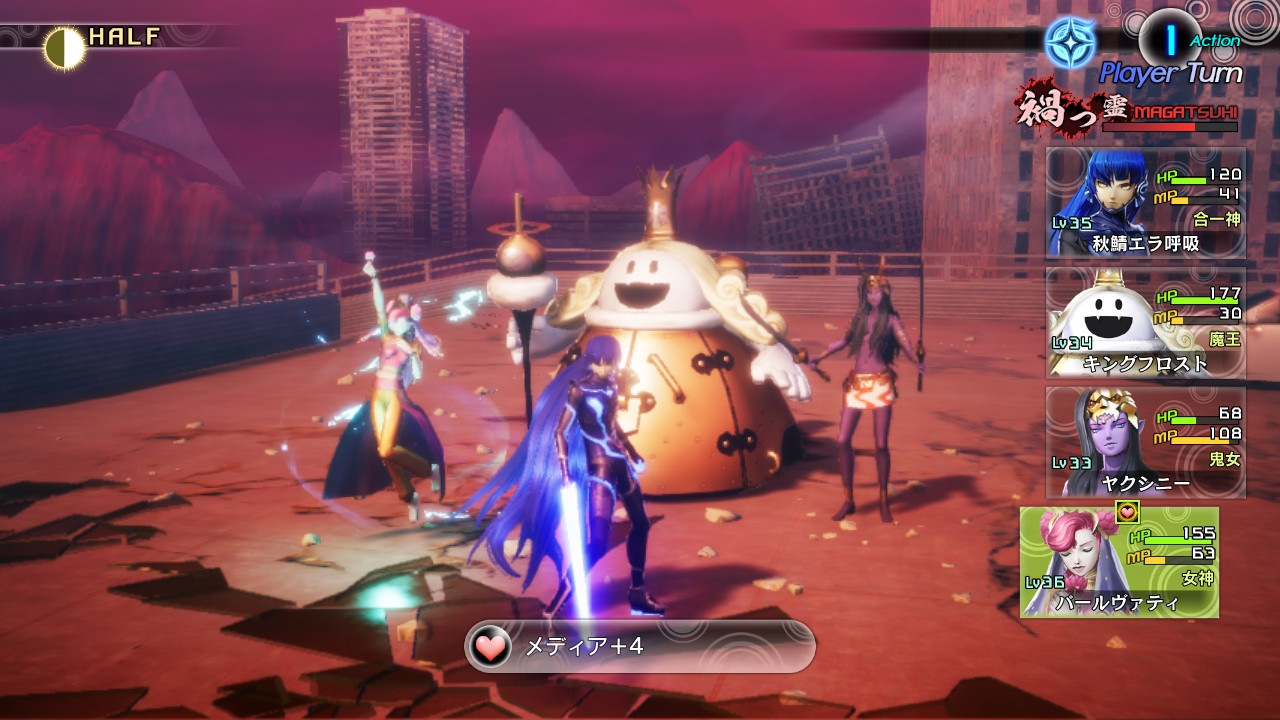Screen dimensions: 1280x720
Task: Select ヤクシニー in the party list
Action: pos(1146,442)
